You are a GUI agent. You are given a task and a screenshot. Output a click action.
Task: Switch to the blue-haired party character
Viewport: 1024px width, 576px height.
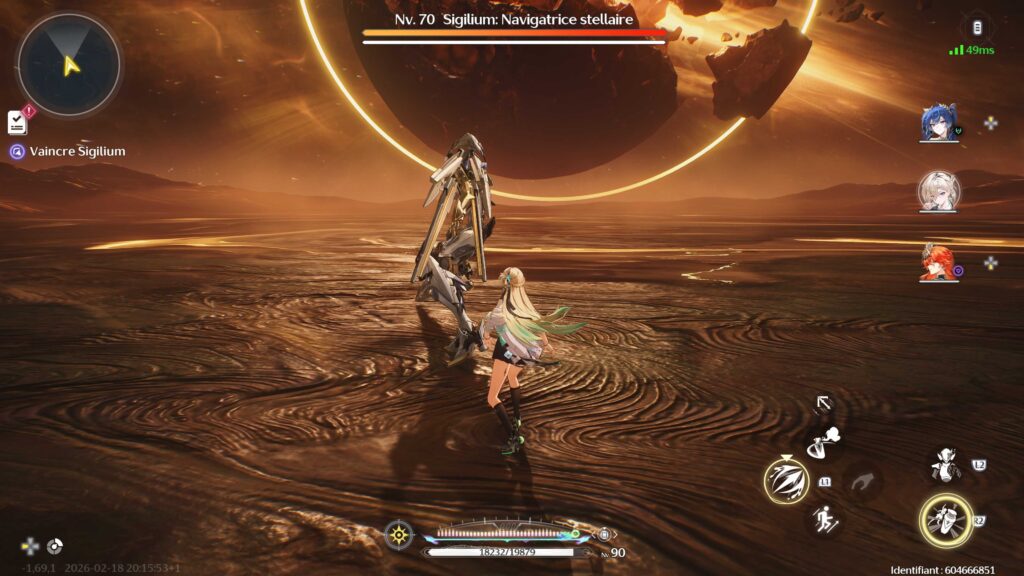coord(938,123)
